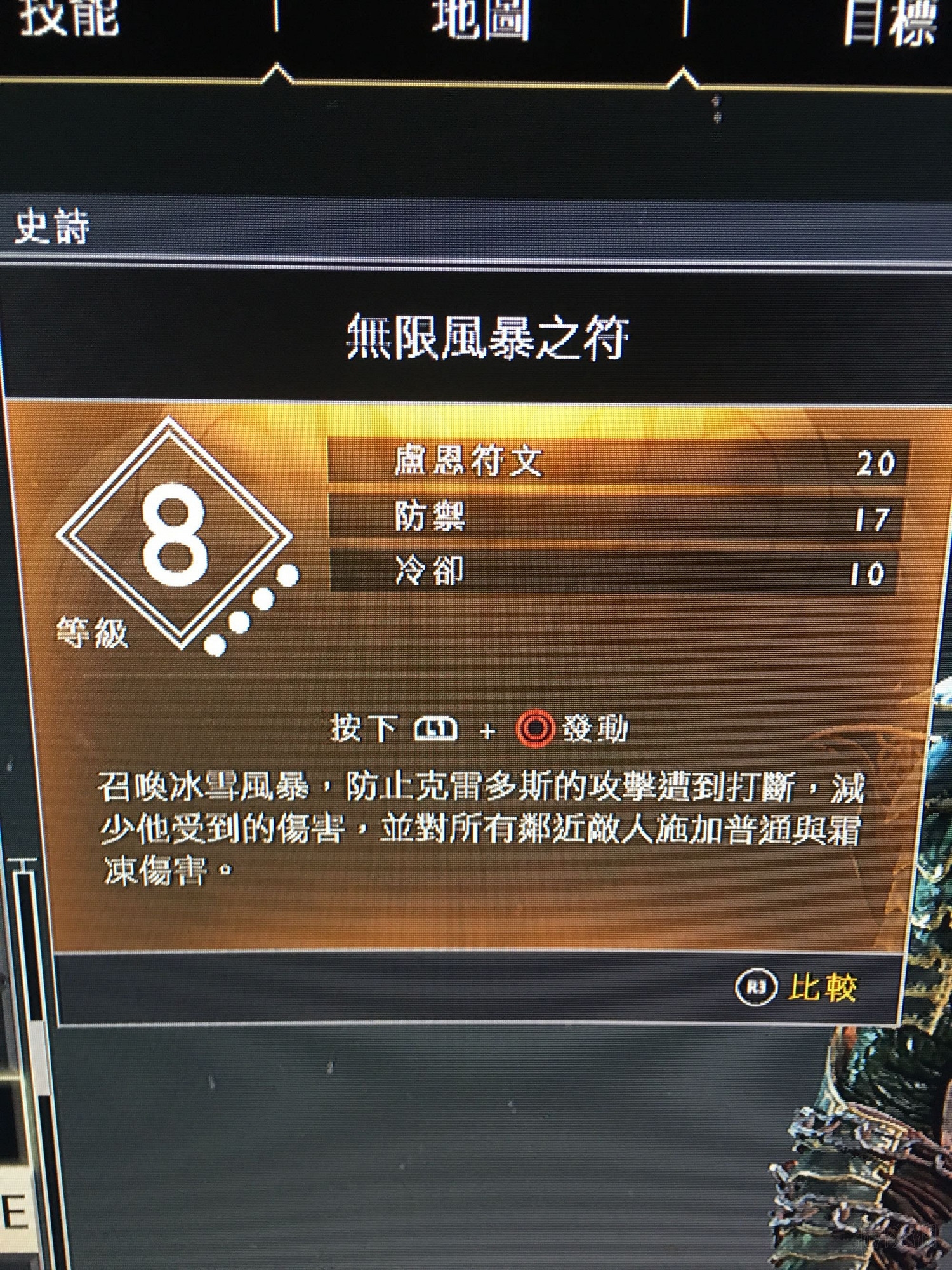
Task: Switch to the 地圖 tab
Action: point(481,19)
